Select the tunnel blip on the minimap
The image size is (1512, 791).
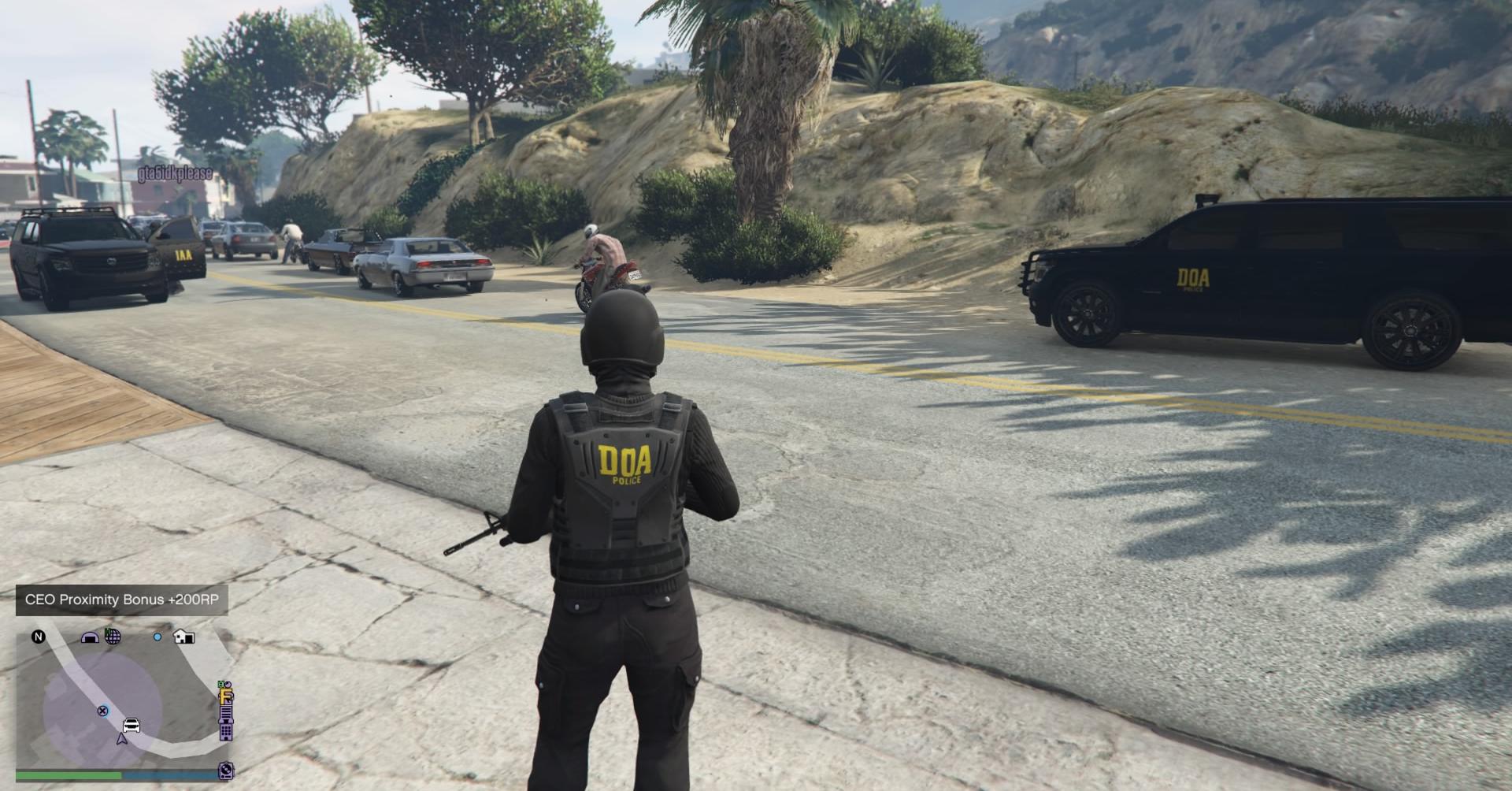point(90,637)
